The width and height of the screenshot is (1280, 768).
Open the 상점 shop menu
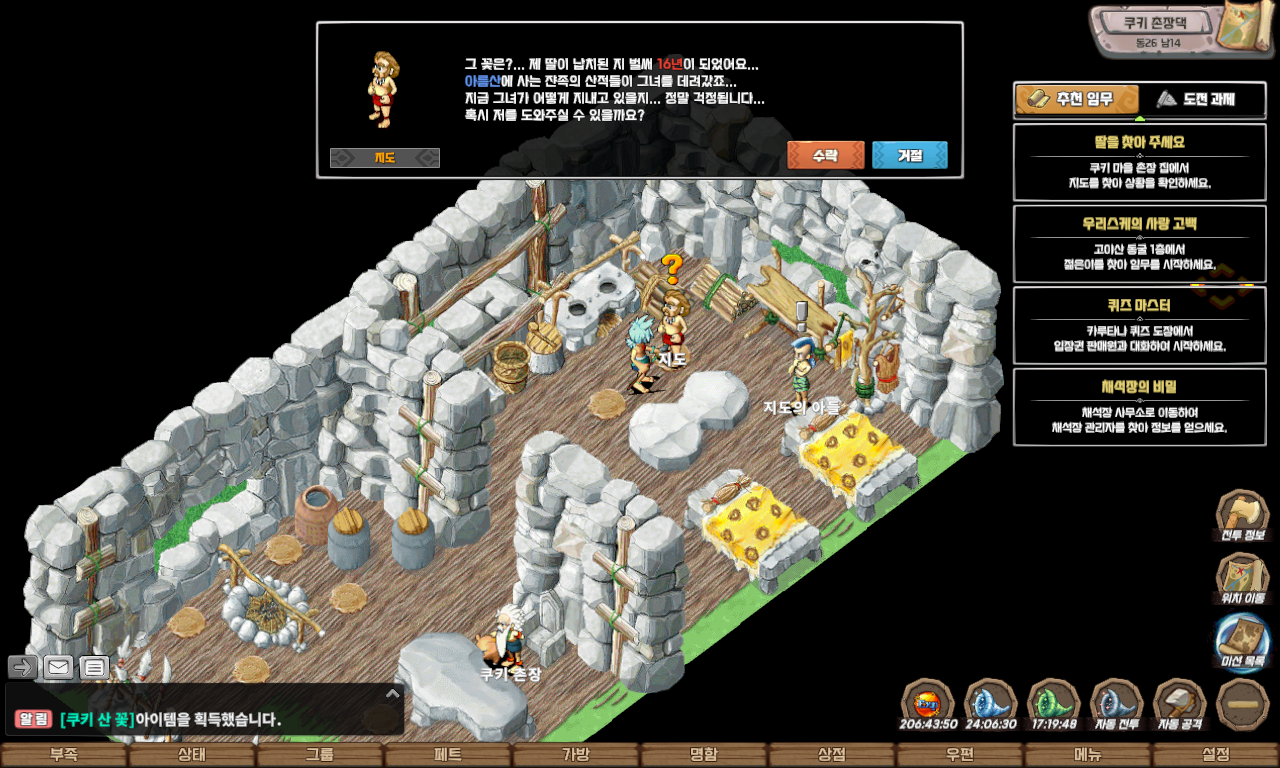(832, 755)
